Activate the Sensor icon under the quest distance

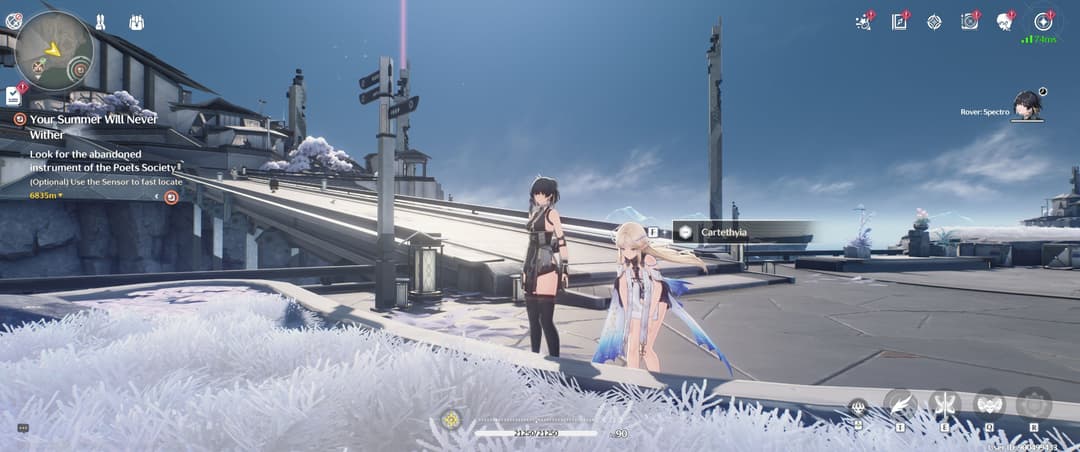[171, 197]
